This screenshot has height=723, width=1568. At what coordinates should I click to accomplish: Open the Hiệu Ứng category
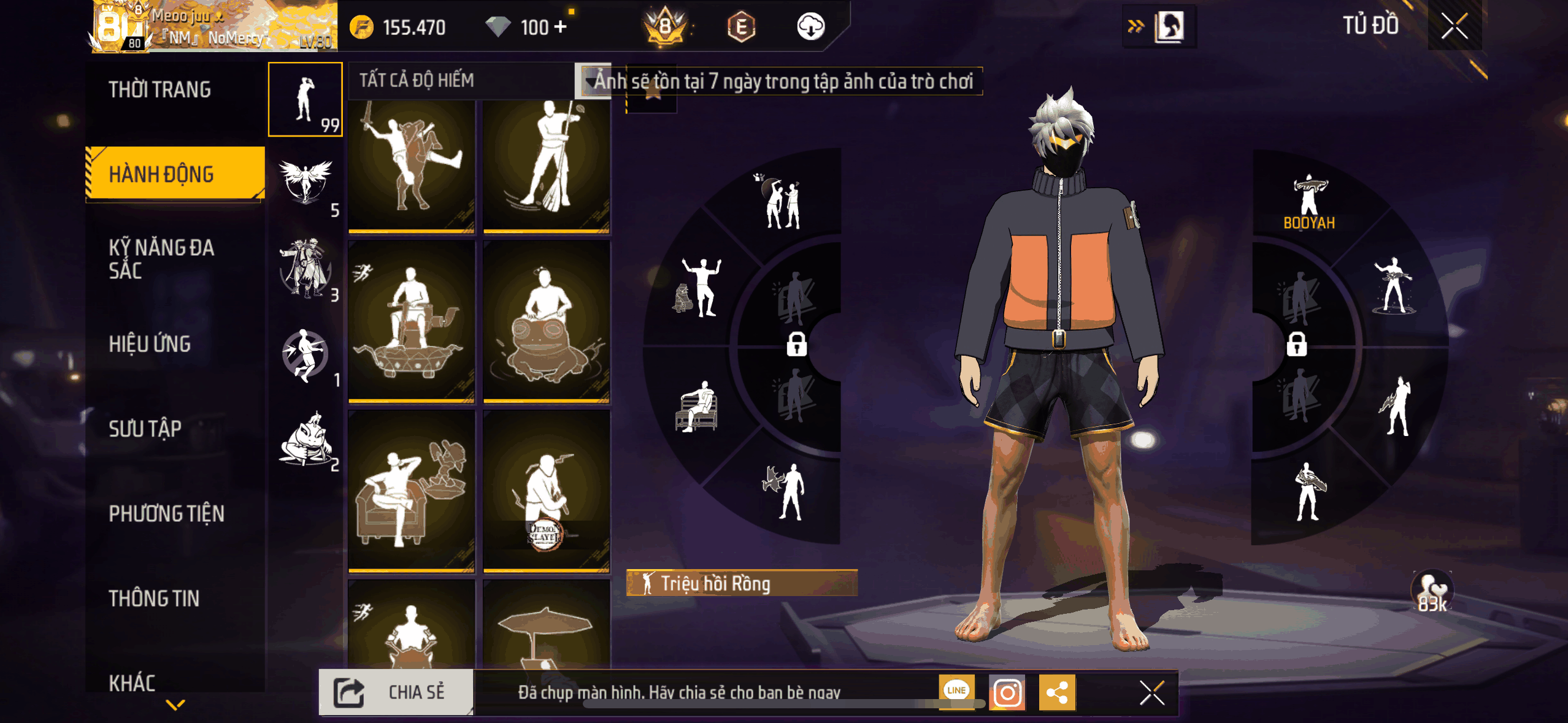(x=150, y=344)
